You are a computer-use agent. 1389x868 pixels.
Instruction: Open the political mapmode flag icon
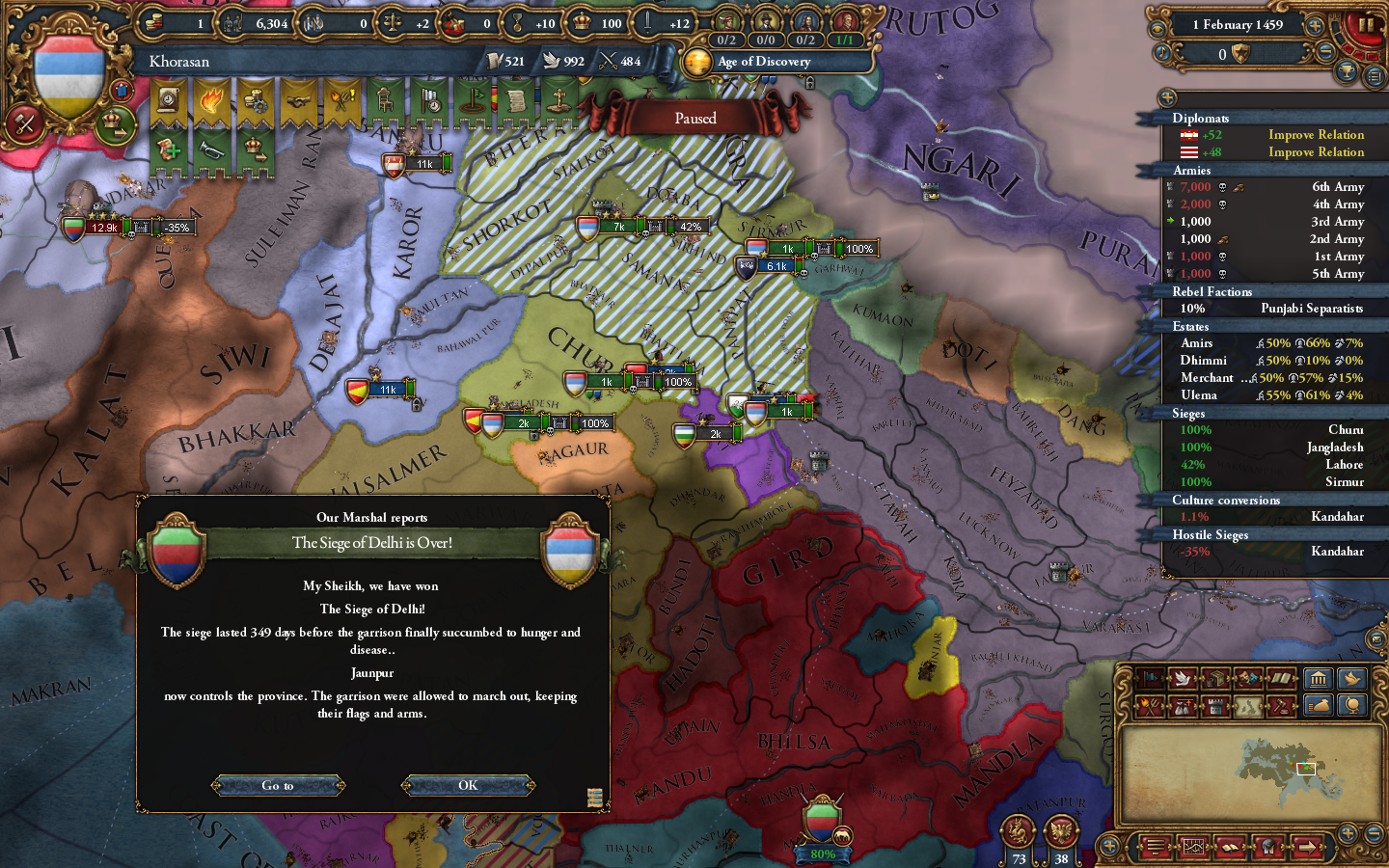tap(1149, 678)
